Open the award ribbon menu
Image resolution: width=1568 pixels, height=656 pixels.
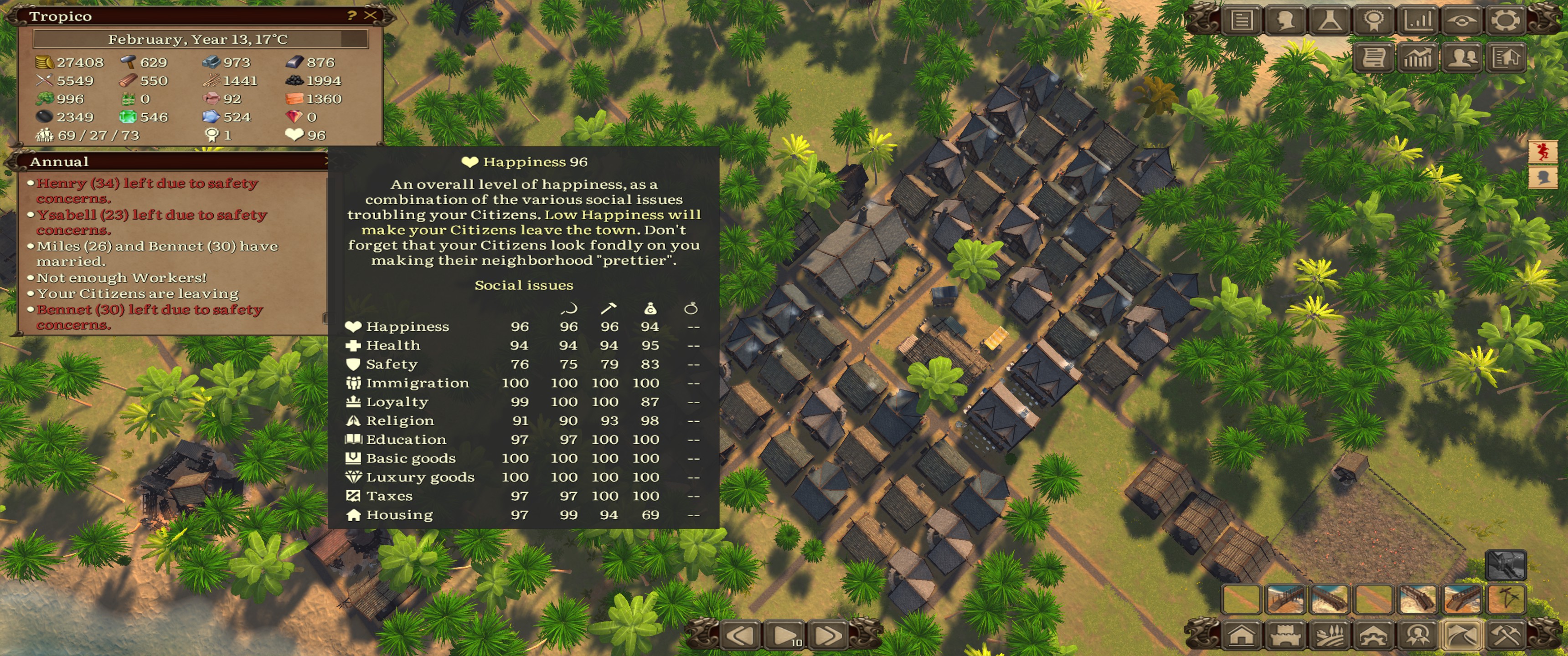pyautogui.click(x=1373, y=20)
